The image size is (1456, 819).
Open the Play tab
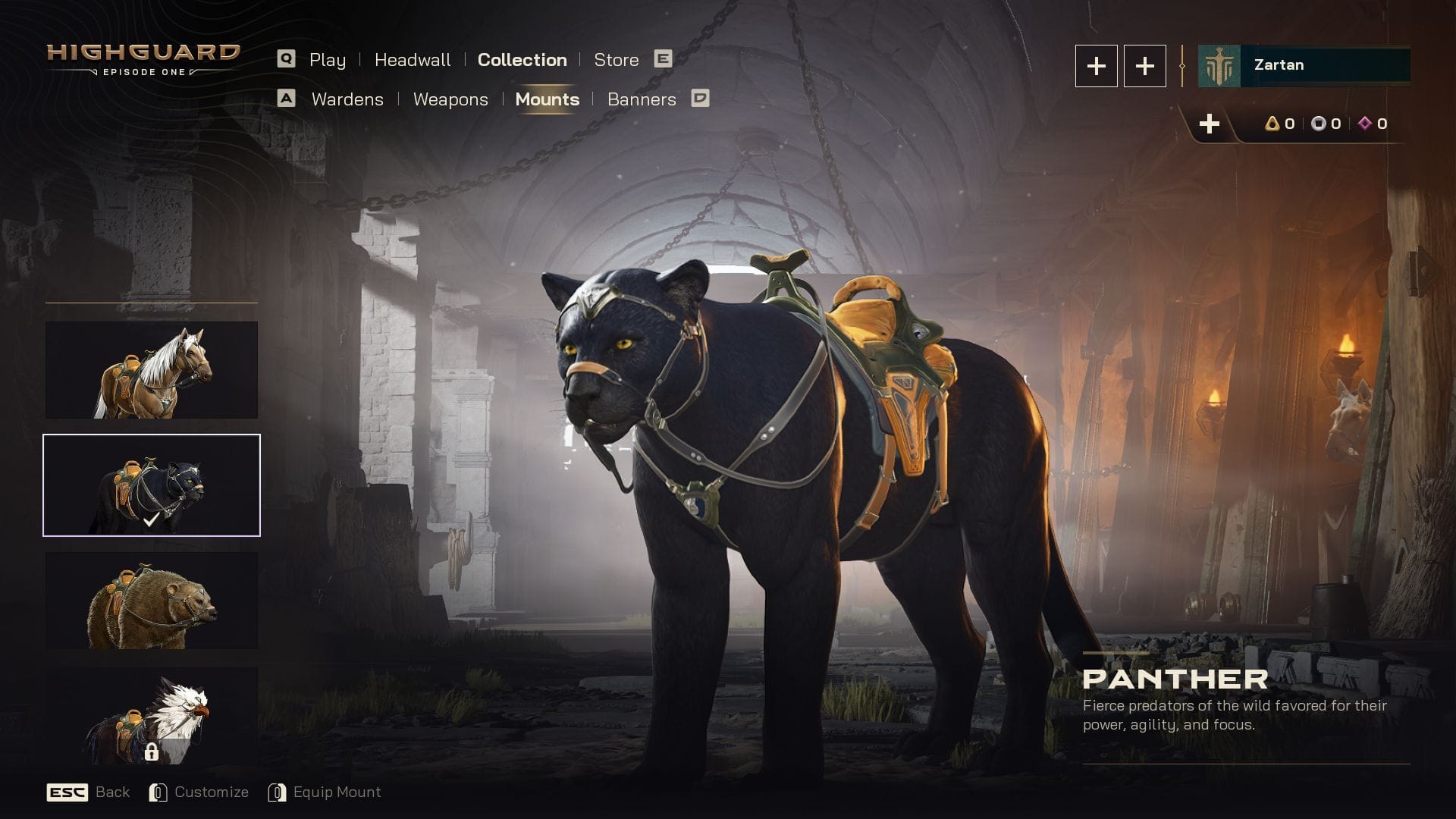[x=327, y=60]
